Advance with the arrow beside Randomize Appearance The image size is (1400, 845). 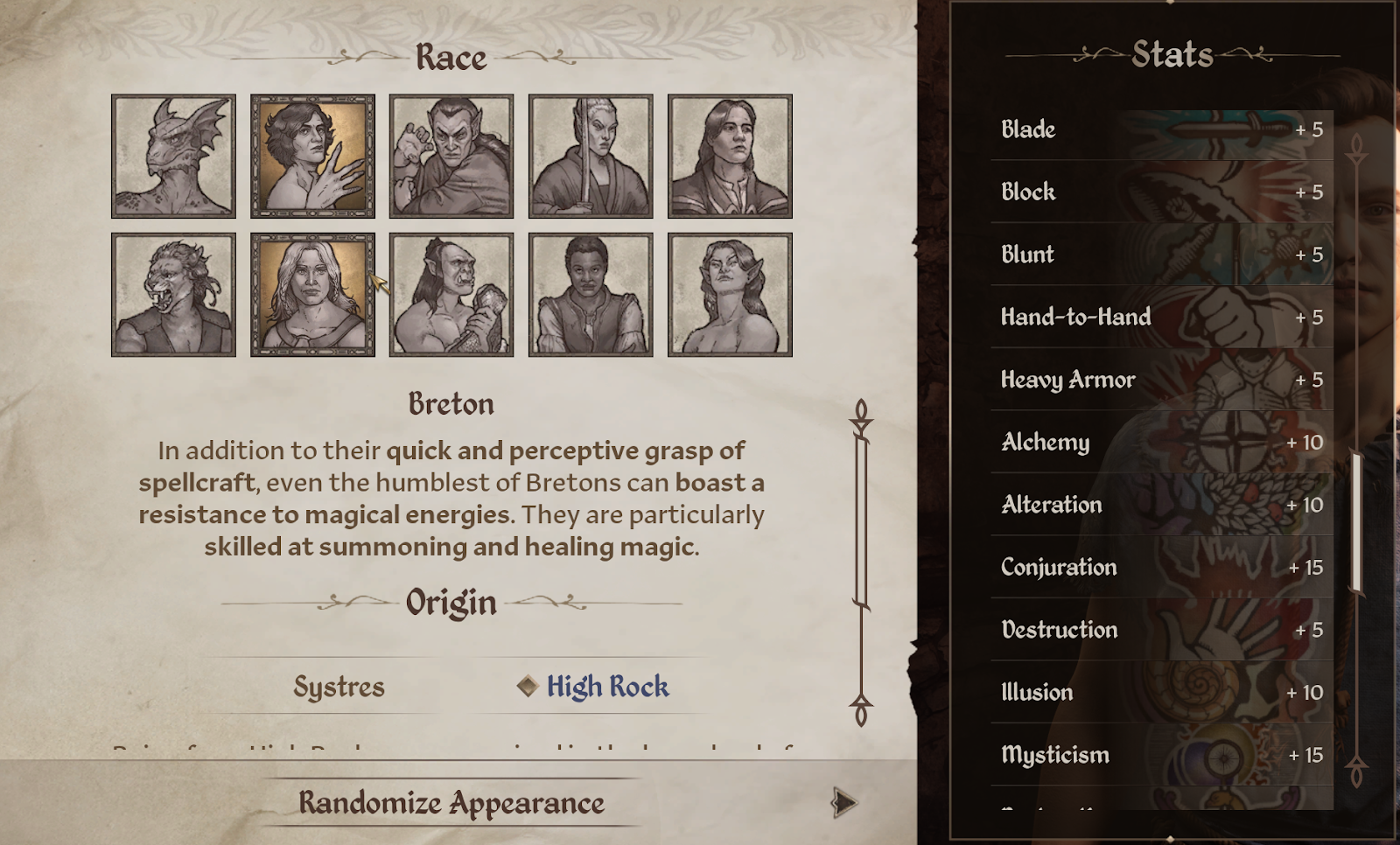pyautogui.click(x=843, y=803)
